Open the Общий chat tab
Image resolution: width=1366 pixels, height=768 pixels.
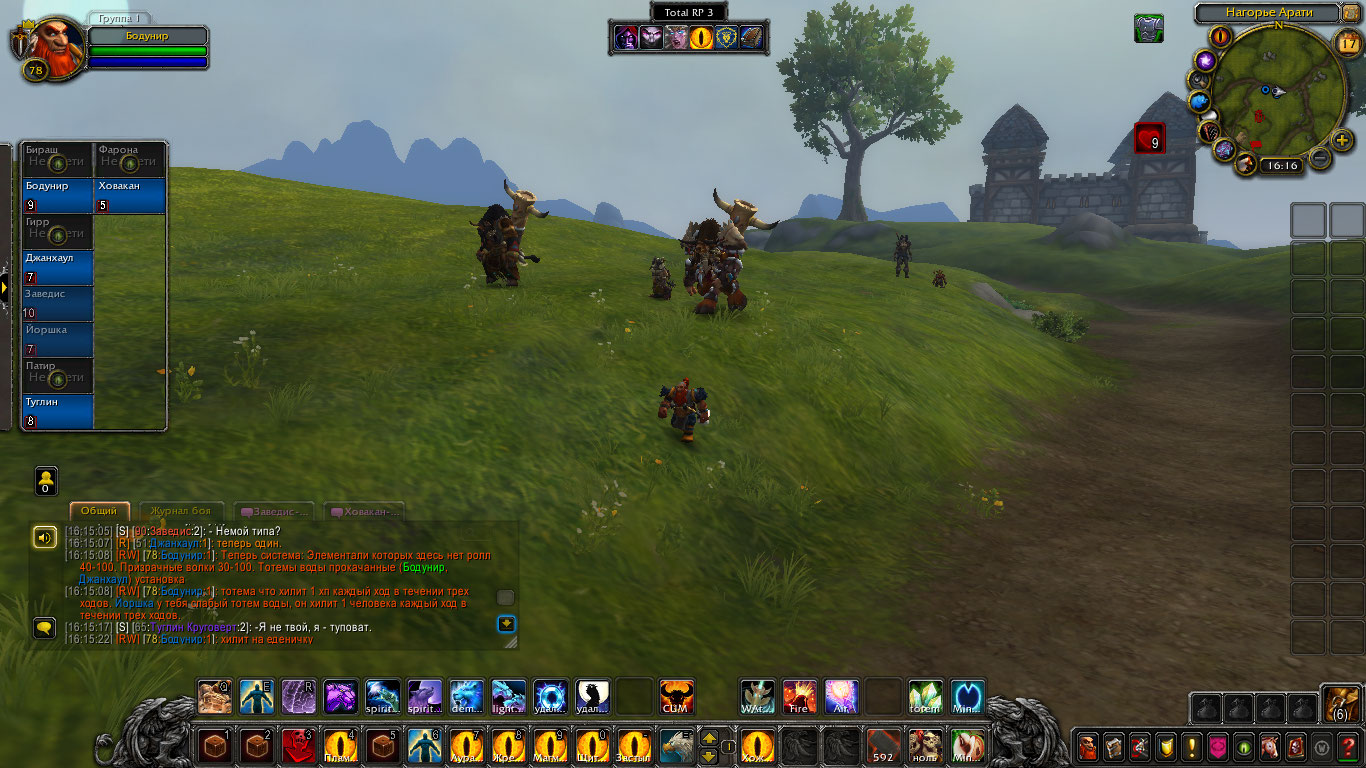[x=99, y=511]
